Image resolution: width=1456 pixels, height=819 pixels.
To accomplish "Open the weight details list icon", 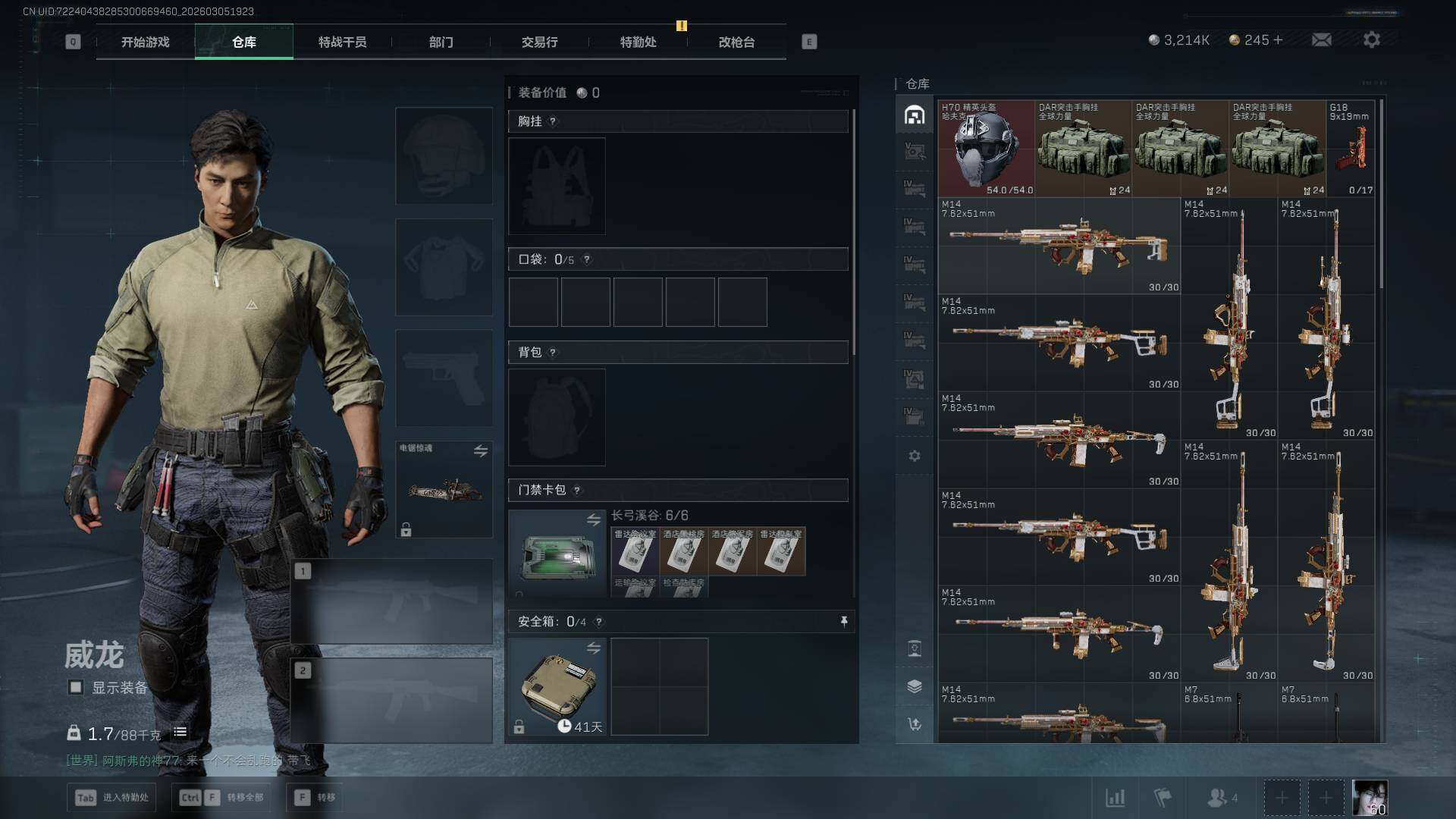I will coord(180,733).
